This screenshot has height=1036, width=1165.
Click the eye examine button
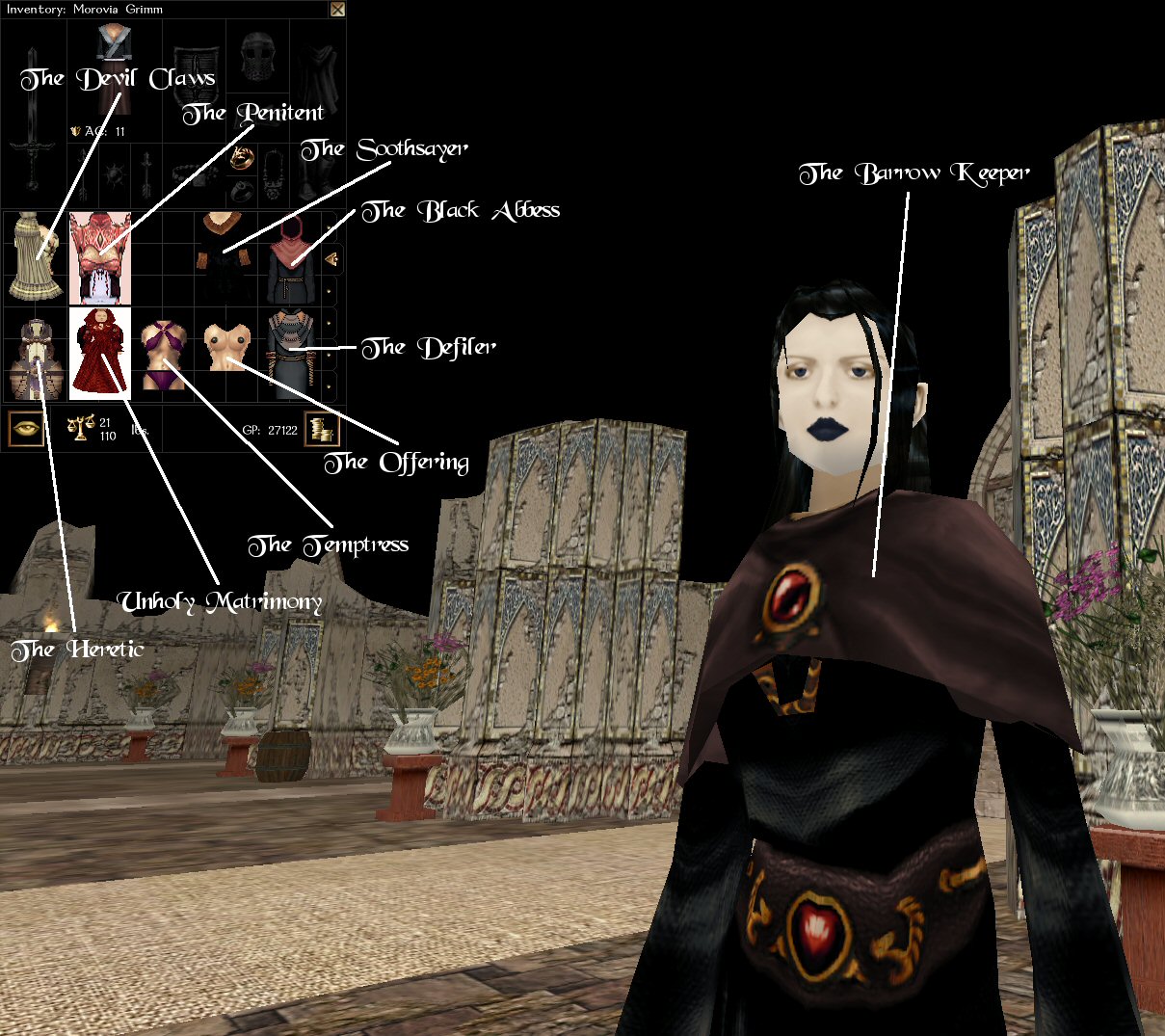[26, 428]
